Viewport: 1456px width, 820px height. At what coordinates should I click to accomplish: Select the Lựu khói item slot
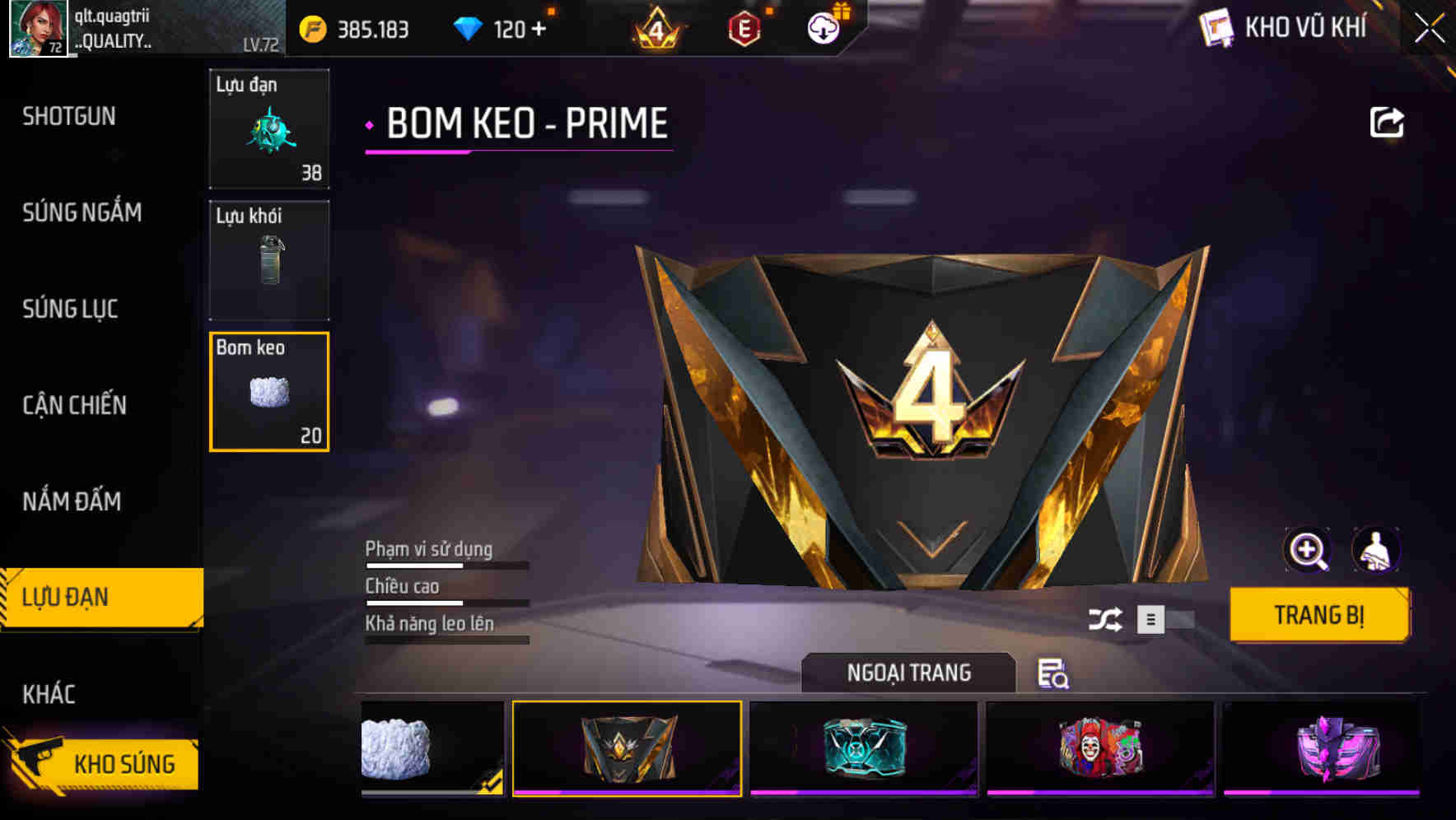(269, 259)
